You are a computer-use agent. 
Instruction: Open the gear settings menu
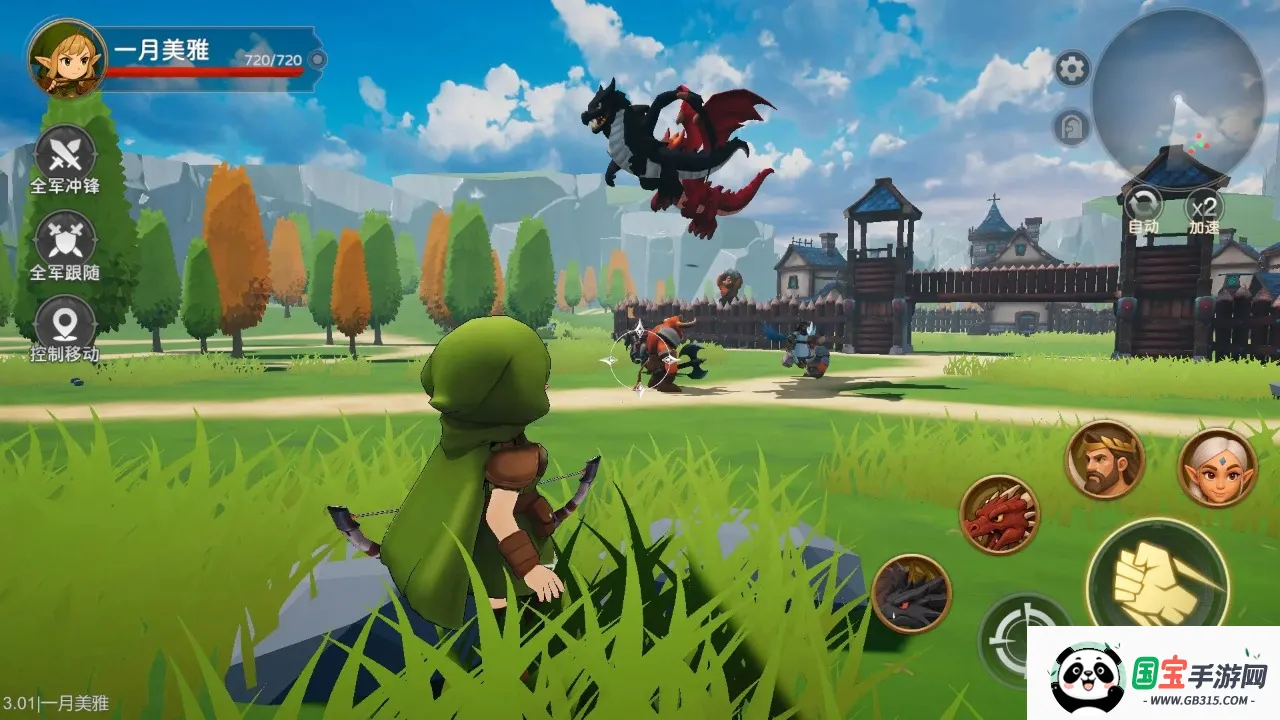pos(1072,69)
